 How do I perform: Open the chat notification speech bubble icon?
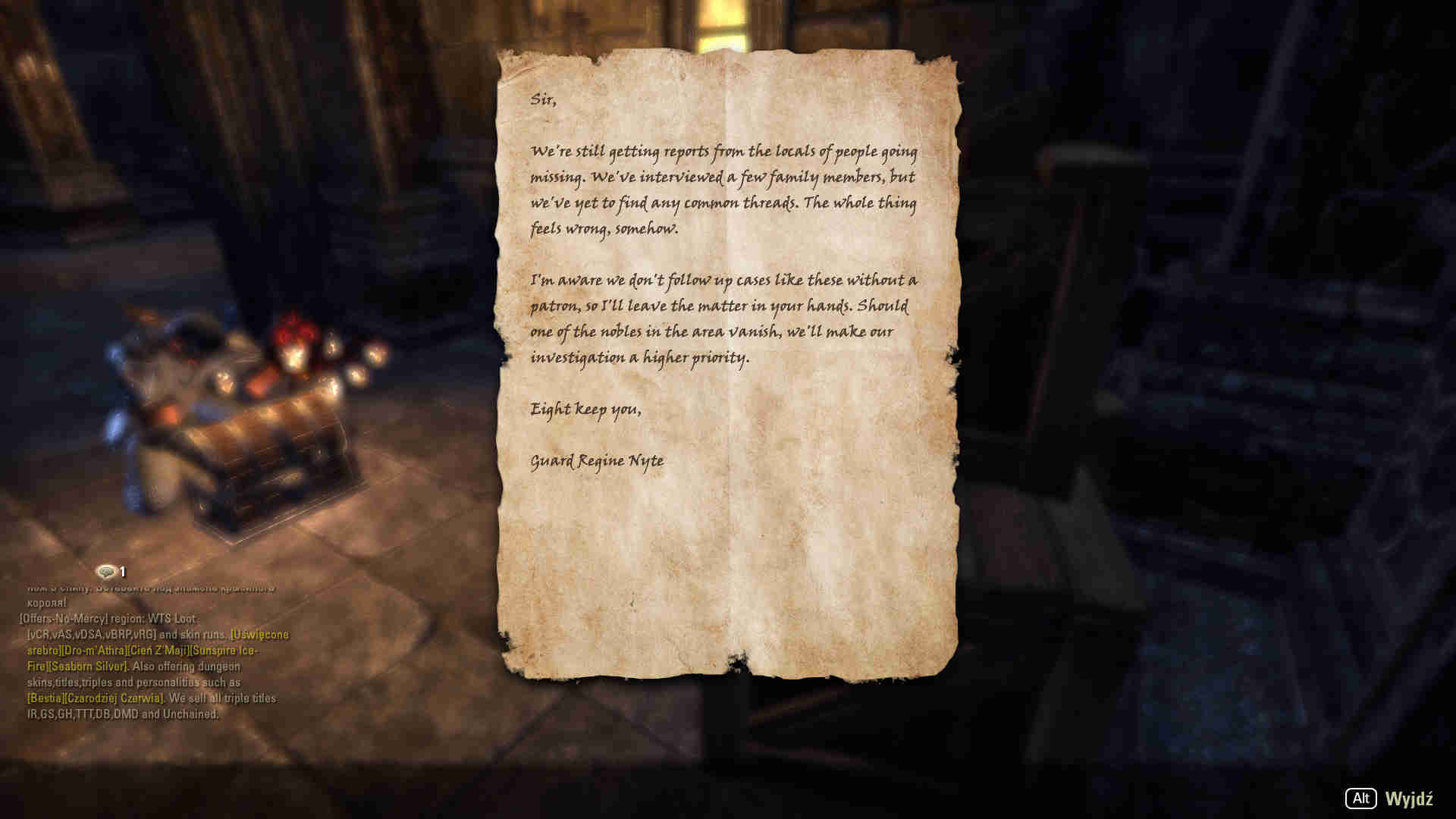106,572
